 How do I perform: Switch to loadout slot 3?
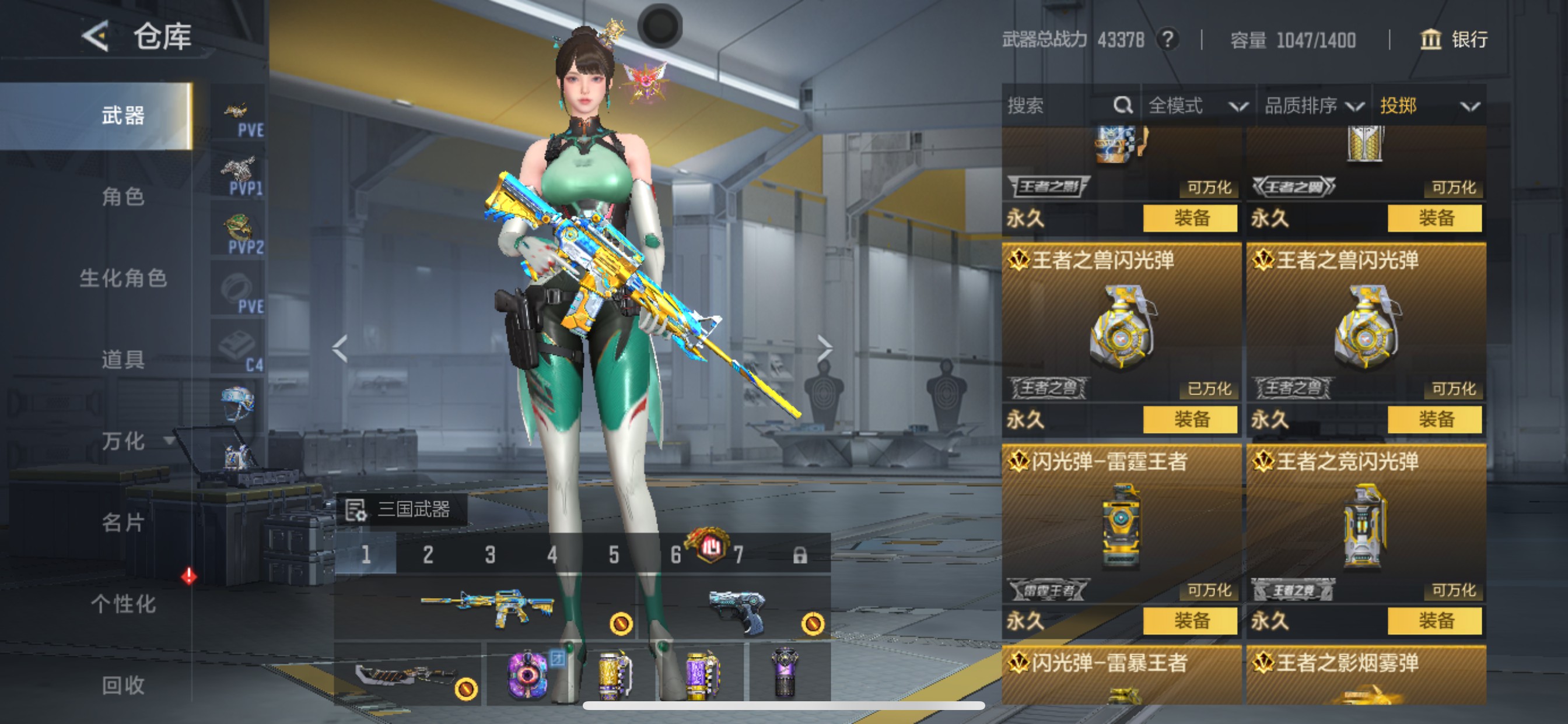coord(490,554)
